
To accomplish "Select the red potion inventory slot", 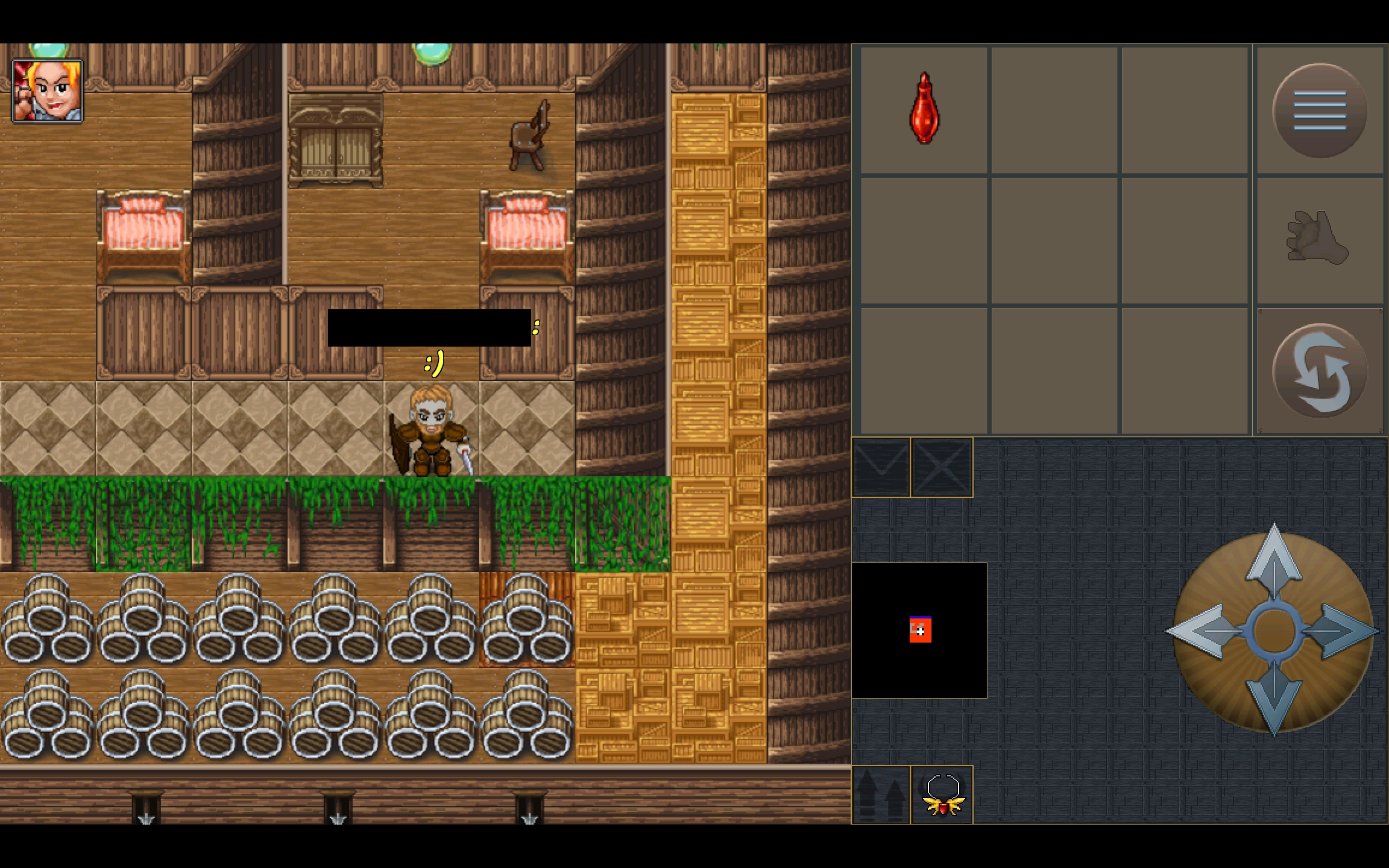I will pos(924,110).
